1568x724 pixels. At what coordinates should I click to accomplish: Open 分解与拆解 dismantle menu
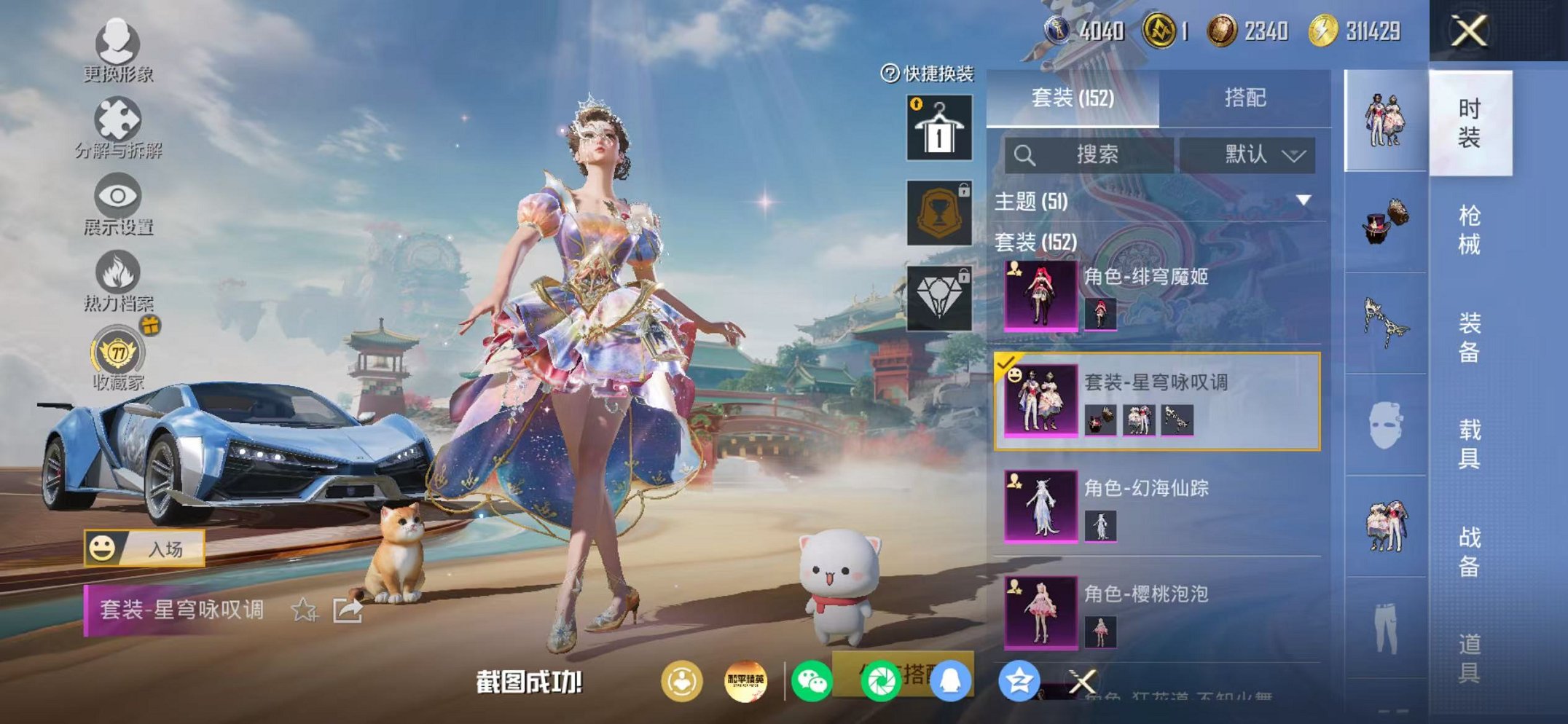tap(117, 129)
